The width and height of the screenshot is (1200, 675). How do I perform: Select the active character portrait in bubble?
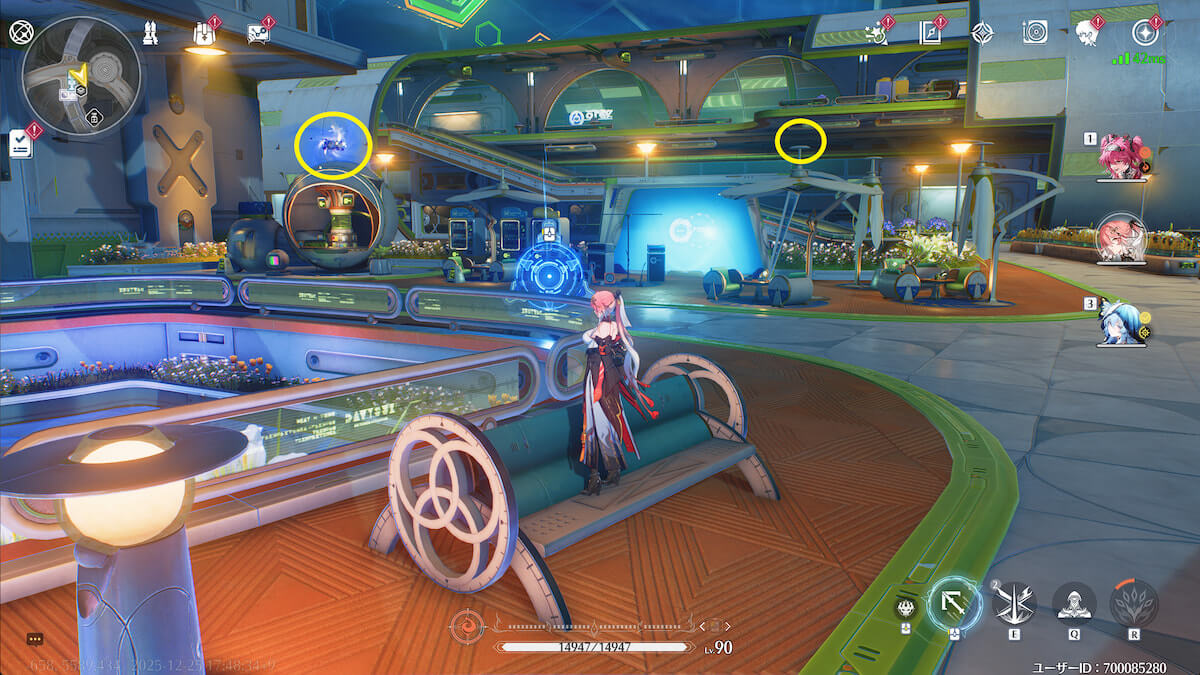tap(1121, 238)
